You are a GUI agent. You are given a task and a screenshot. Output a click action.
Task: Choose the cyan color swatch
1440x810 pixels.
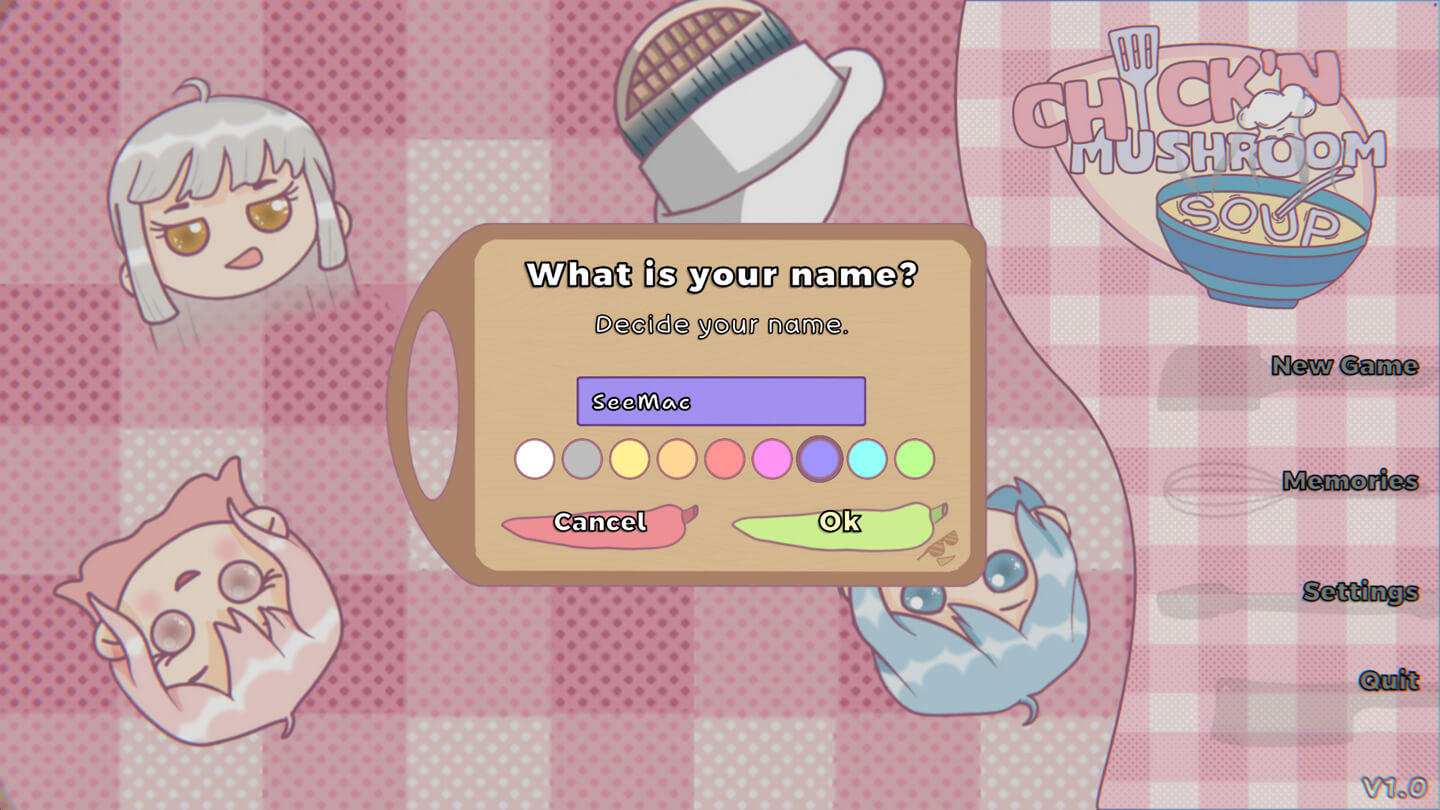[867, 459]
